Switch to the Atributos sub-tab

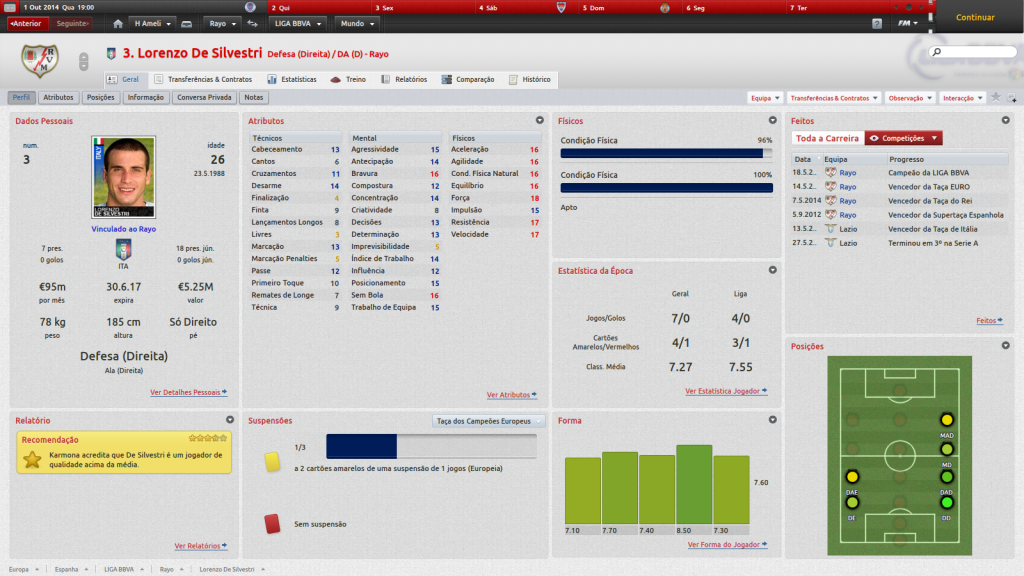(x=59, y=98)
